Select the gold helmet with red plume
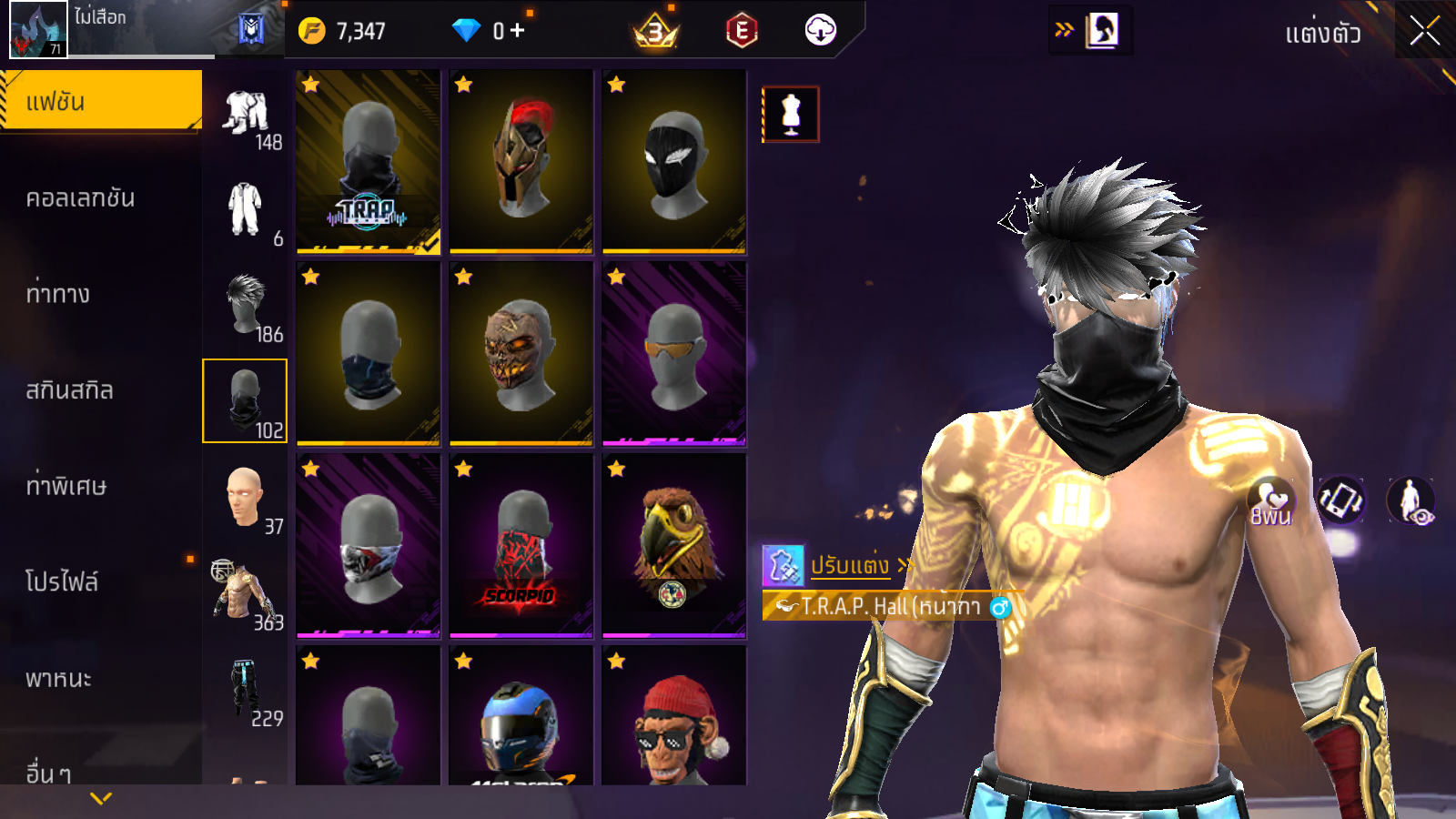 521,161
